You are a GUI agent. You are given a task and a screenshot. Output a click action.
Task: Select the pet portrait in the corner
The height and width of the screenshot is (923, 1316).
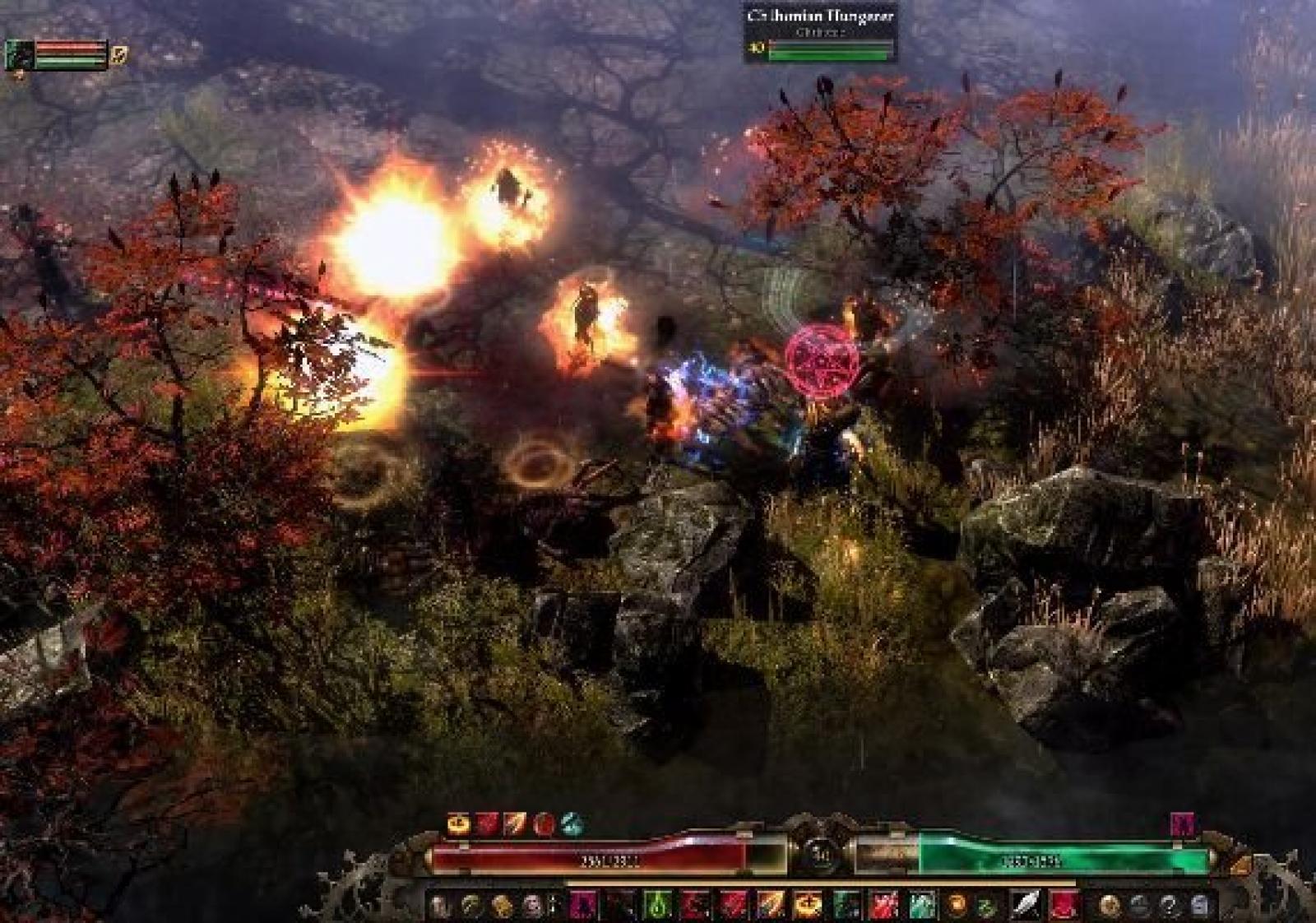(20, 55)
